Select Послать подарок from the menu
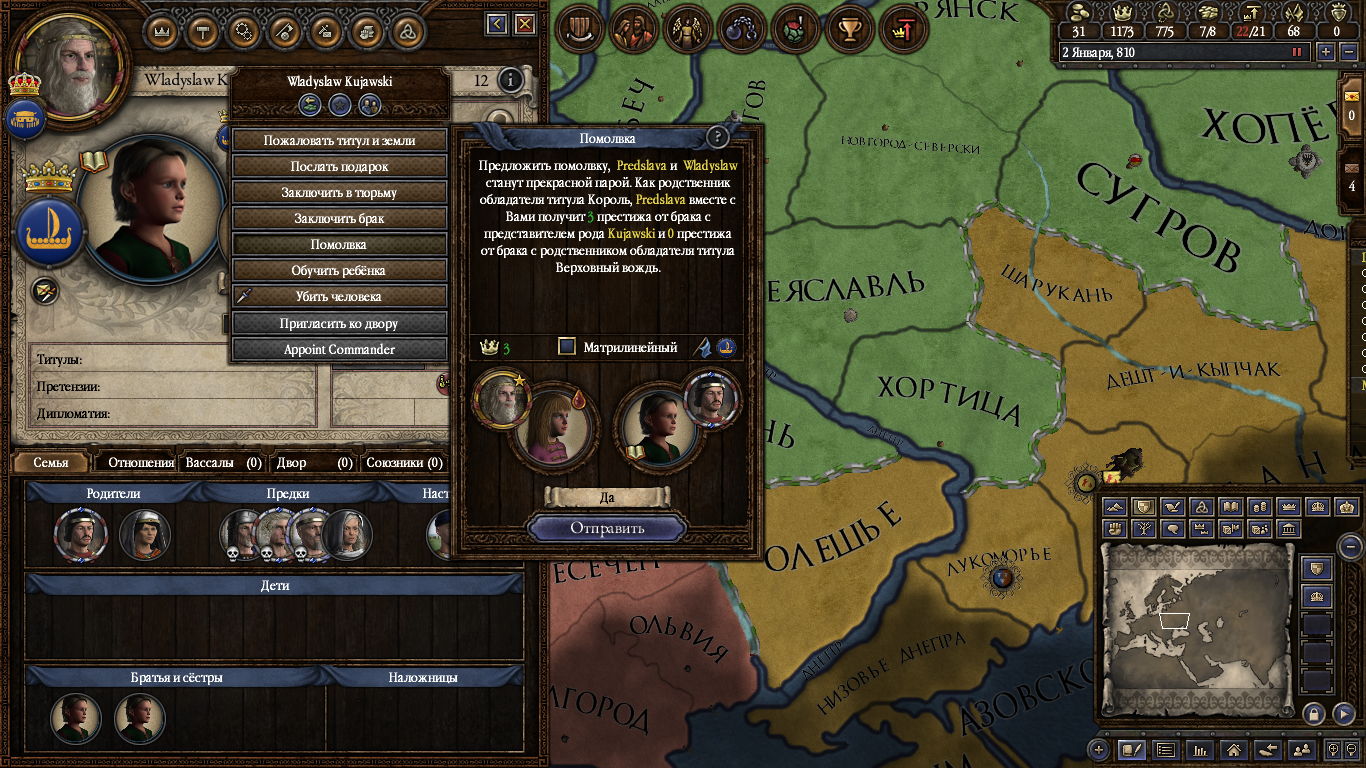The image size is (1366, 768). pos(339,167)
